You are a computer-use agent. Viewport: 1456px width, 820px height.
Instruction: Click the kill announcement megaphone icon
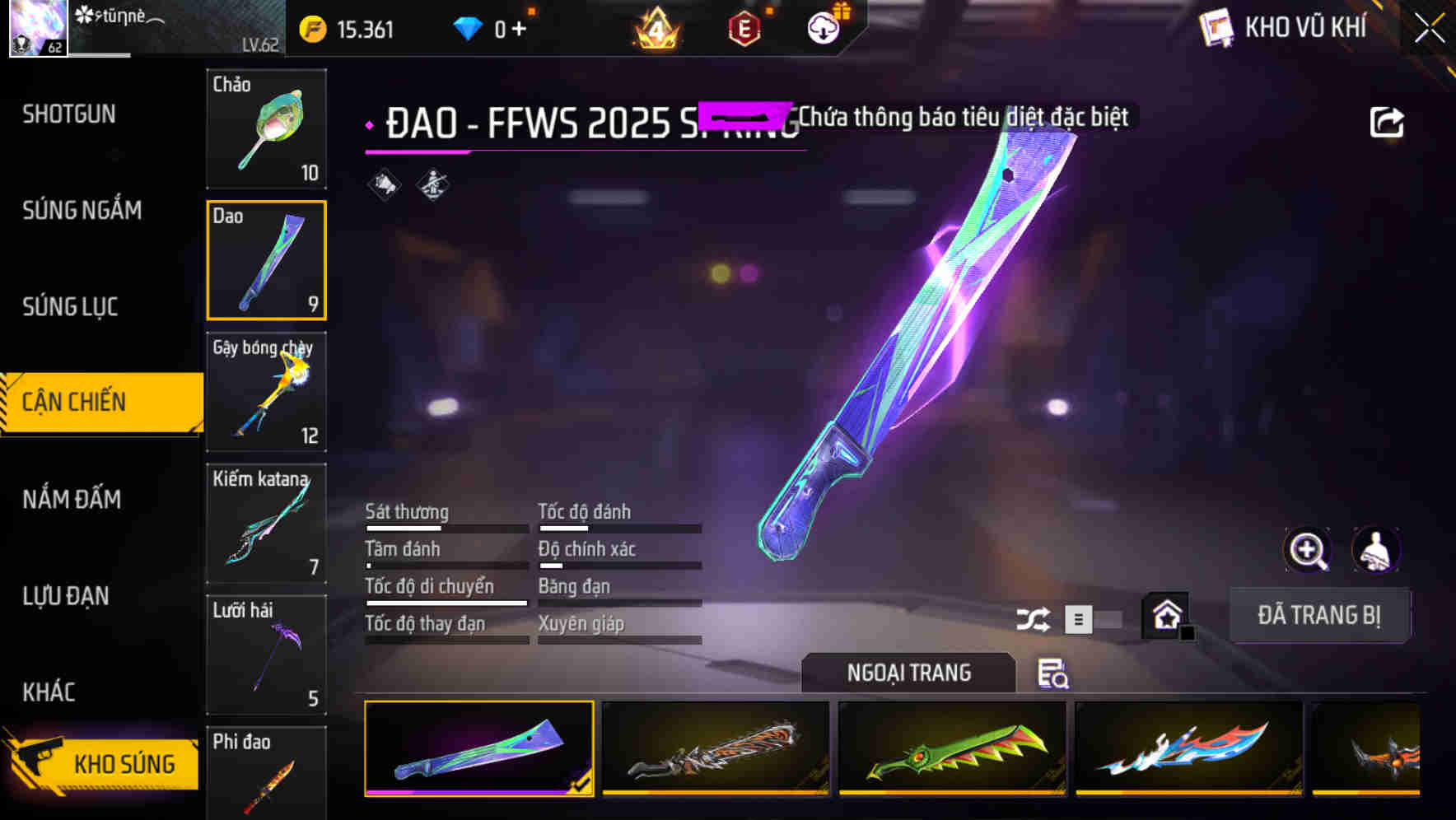(382, 184)
